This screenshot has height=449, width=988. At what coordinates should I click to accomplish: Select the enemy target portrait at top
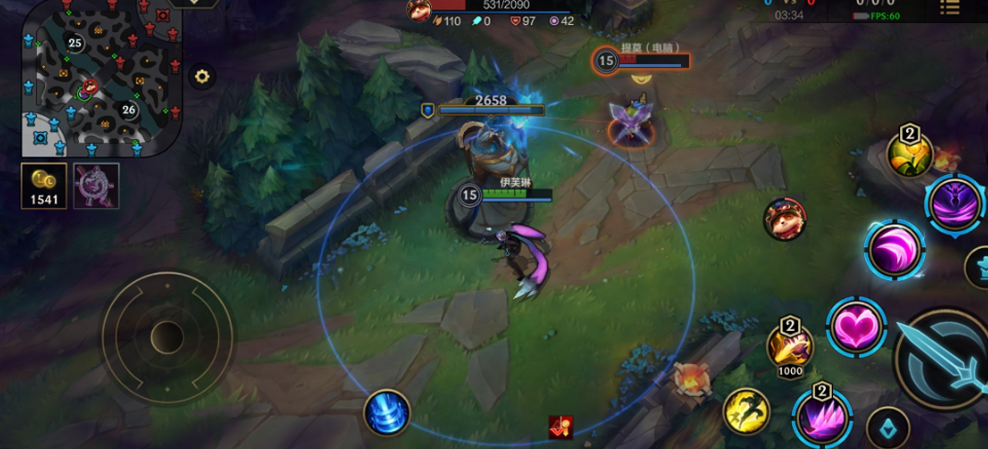tap(419, 9)
